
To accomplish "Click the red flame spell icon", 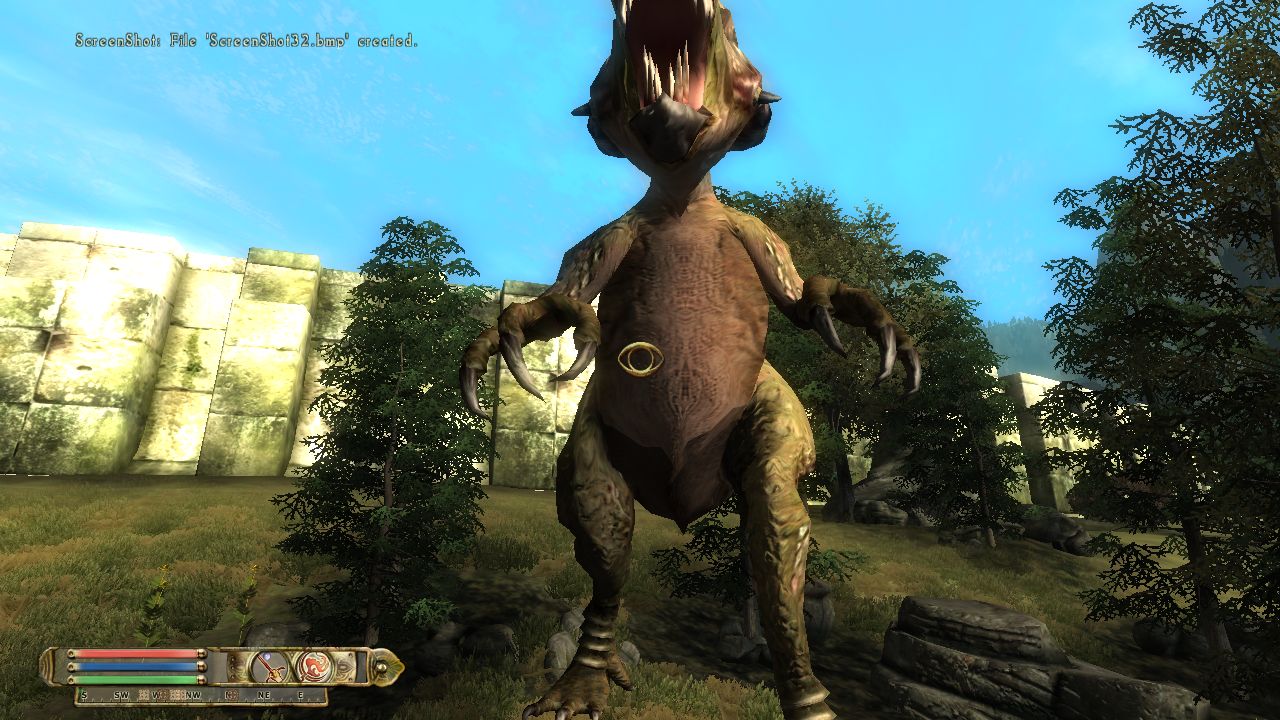I will tap(312, 666).
